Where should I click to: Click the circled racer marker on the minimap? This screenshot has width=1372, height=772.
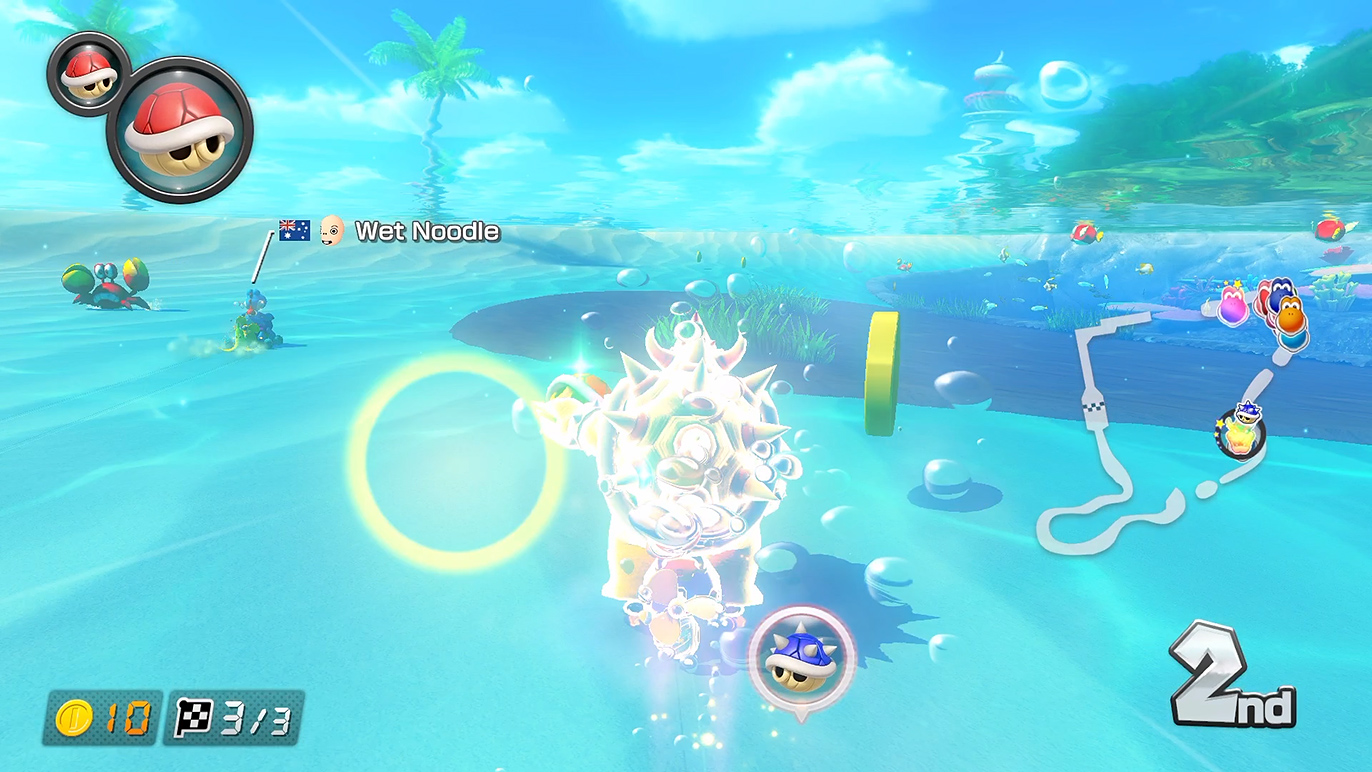pyautogui.click(x=1240, y=433)
